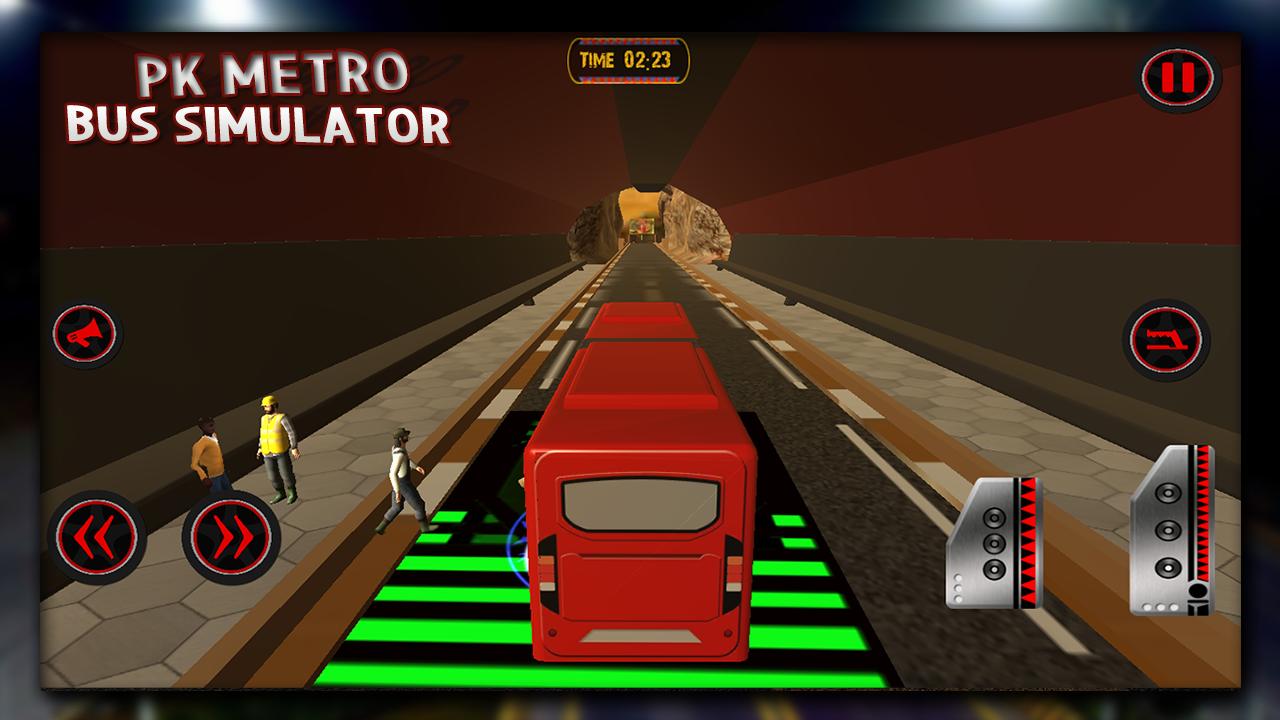Engage the handbrake lever icon
The height and width of the screenshot is (720, 1280).
[1167, 340]
